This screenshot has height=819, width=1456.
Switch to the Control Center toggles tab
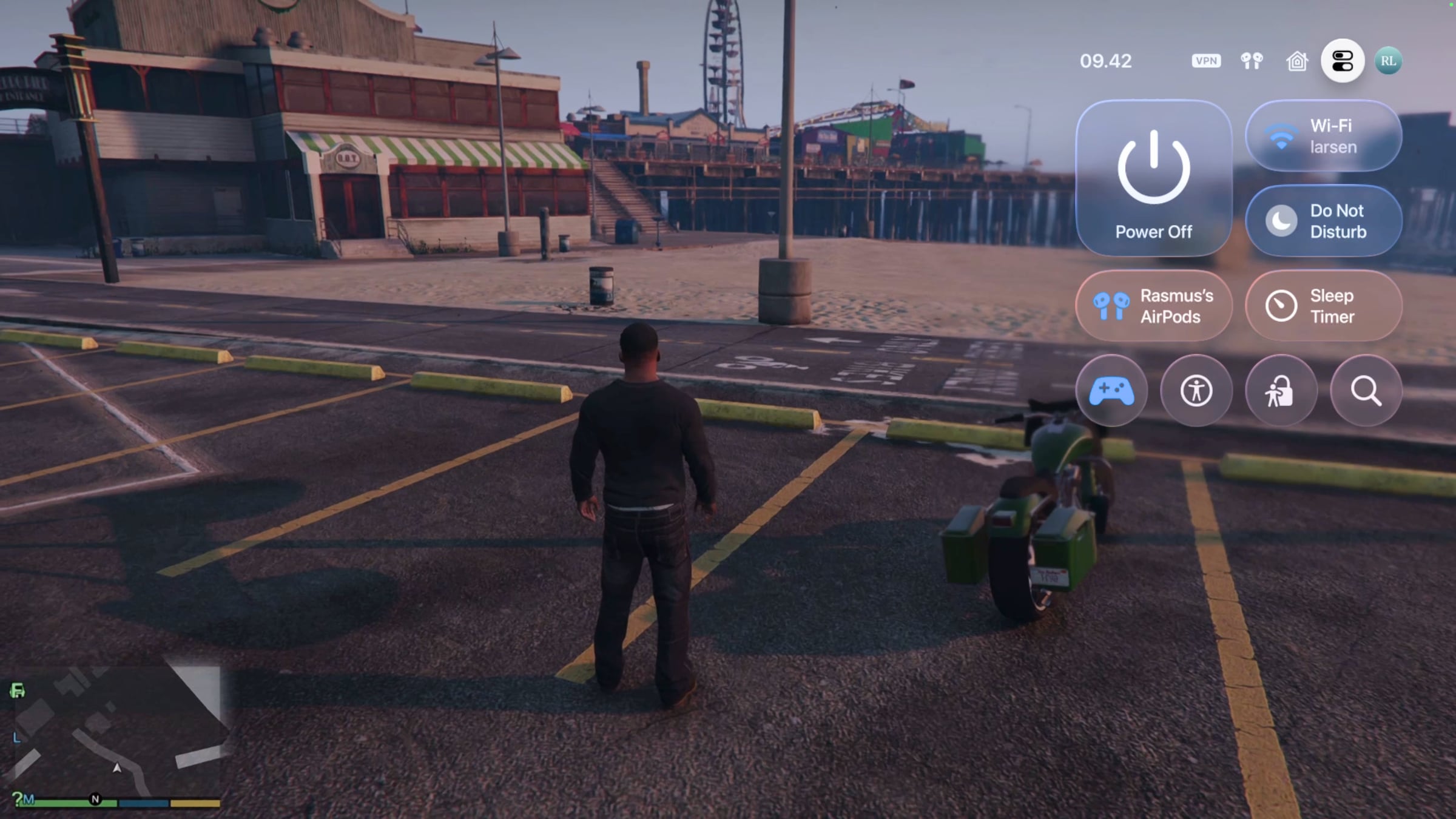pos(1343,61)
